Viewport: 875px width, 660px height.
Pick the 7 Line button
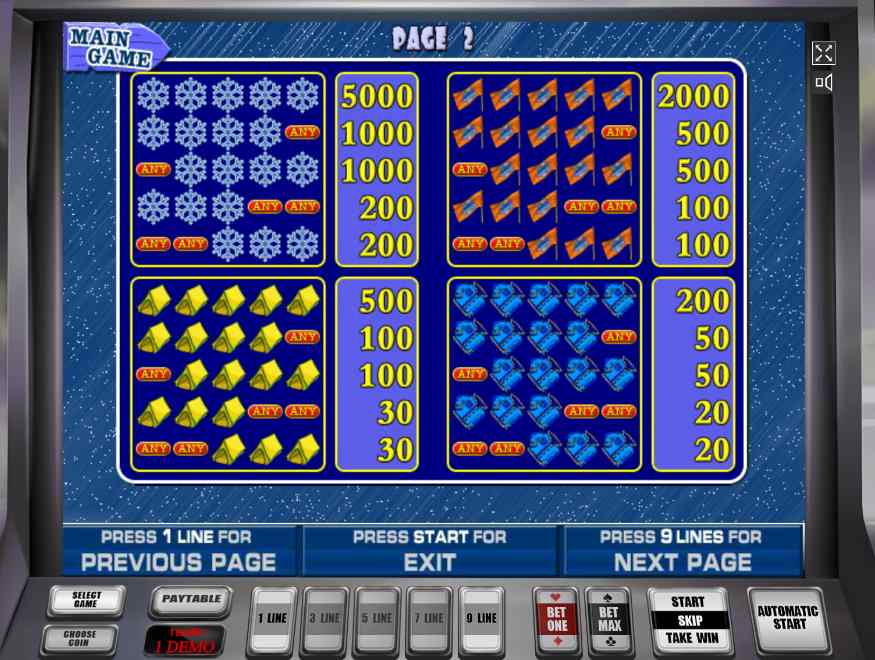tap(430, 619)
